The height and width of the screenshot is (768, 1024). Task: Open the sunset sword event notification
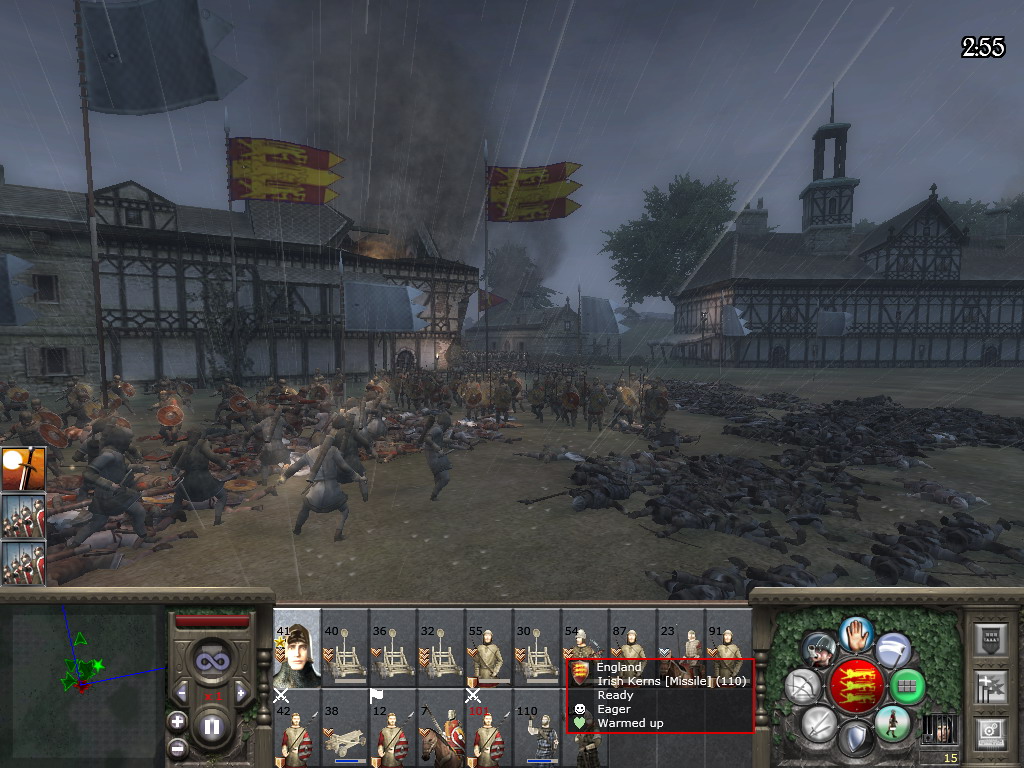(x=23, y=469)
